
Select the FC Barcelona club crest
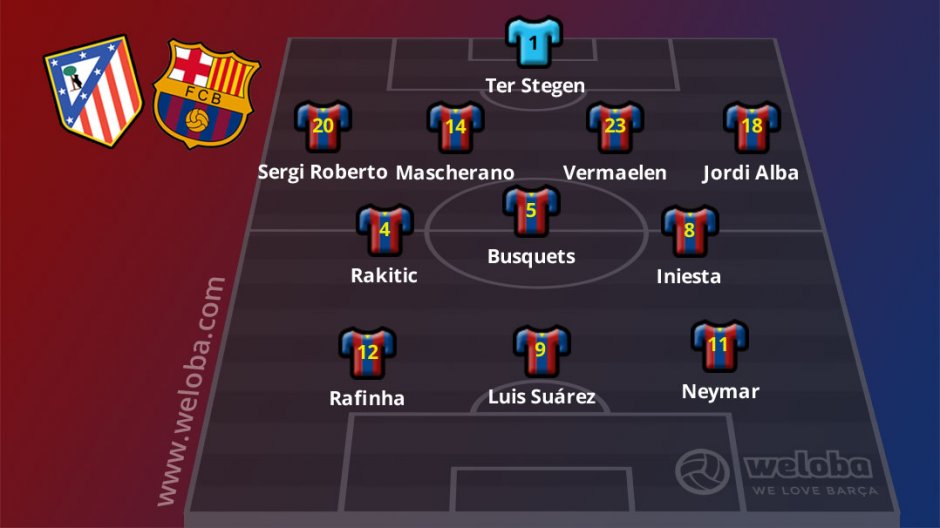coord(205,93)
